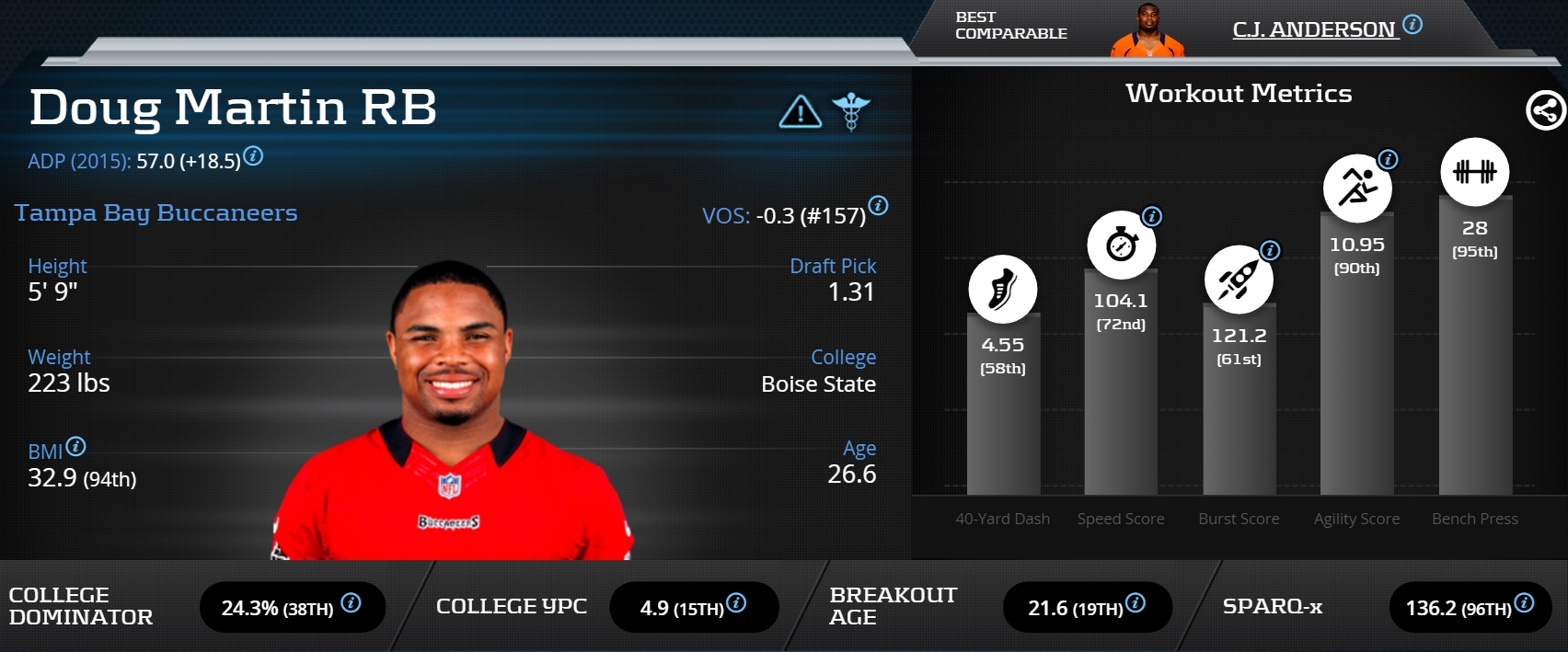This screenshot has height=652, width=1568.
Task: Show info for ADP (2015)
Action: click(254, 156)
